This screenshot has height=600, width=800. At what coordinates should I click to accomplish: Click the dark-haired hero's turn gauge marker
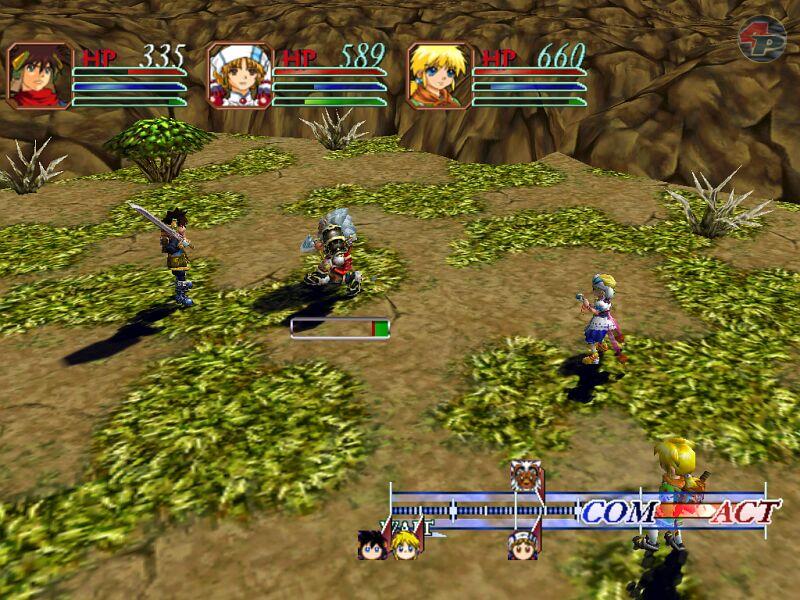click(x=372, y=545)
